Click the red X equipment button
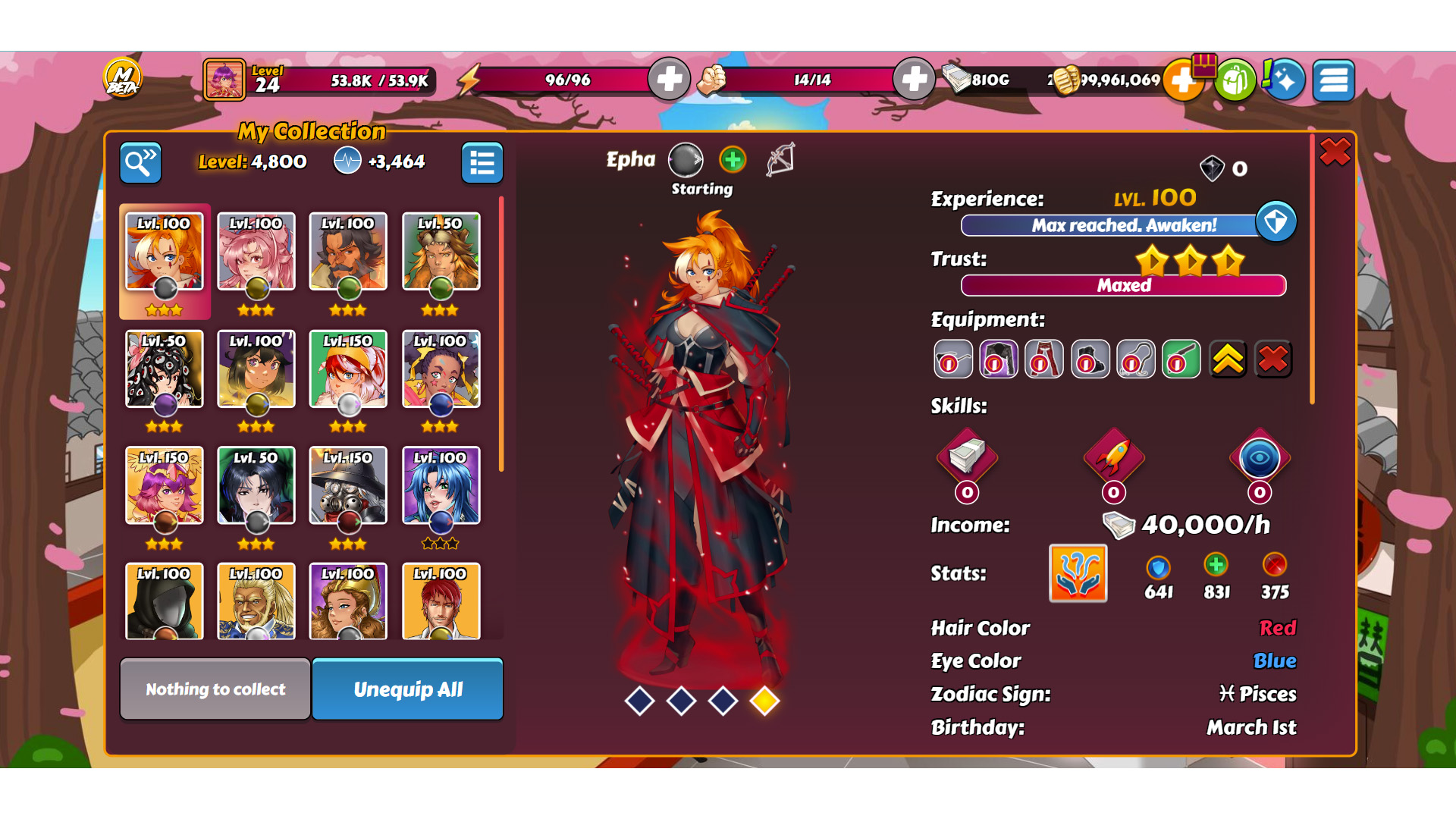This screenshot has height=819, width=1456. pos(1273,359)
